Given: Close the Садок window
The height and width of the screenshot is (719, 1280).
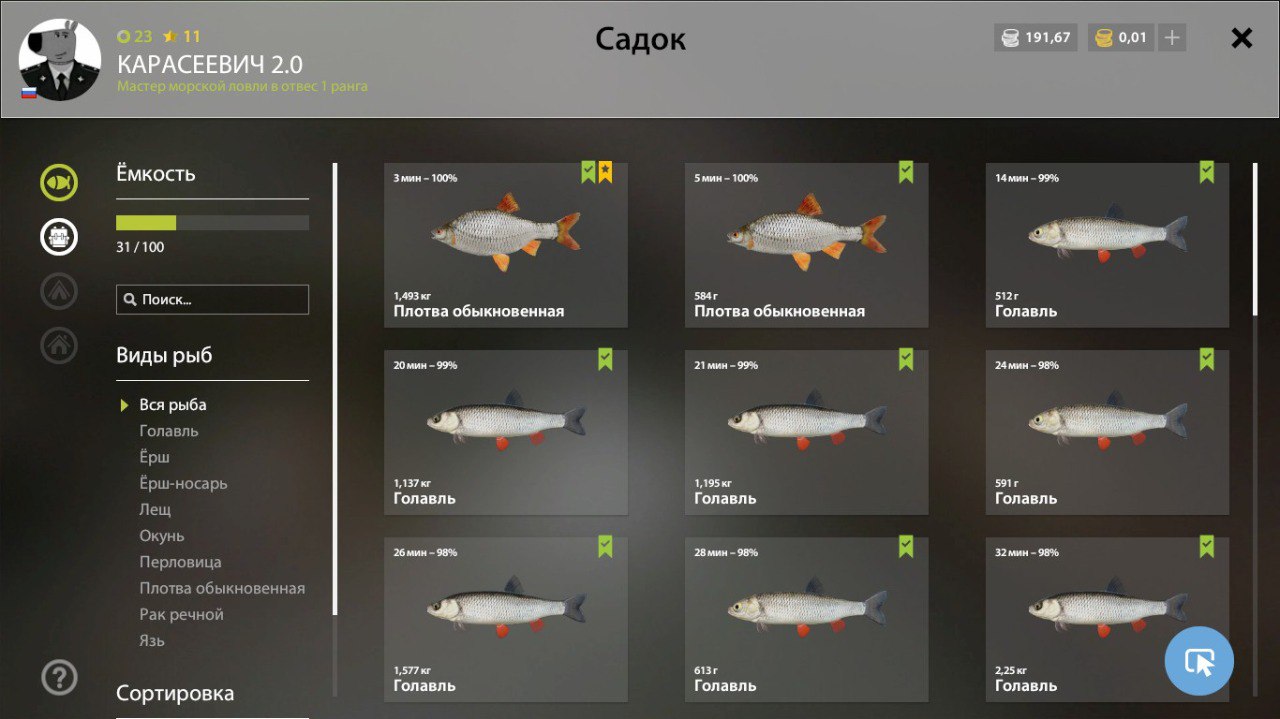Looking at the screenshot, I should coord(1241,38).
